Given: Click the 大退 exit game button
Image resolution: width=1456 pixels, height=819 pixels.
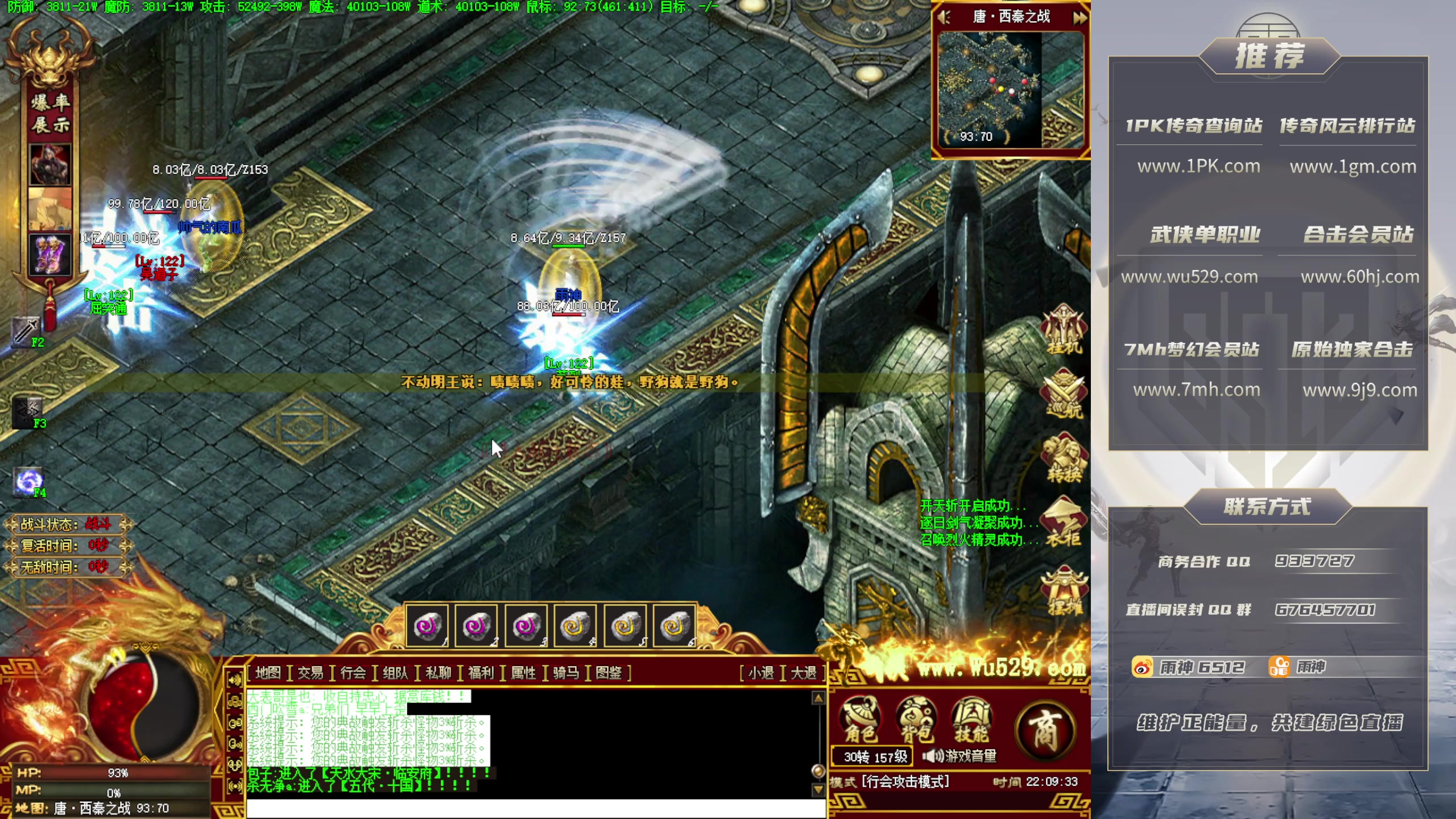Looking at the screenshot, I should (804, 673).
